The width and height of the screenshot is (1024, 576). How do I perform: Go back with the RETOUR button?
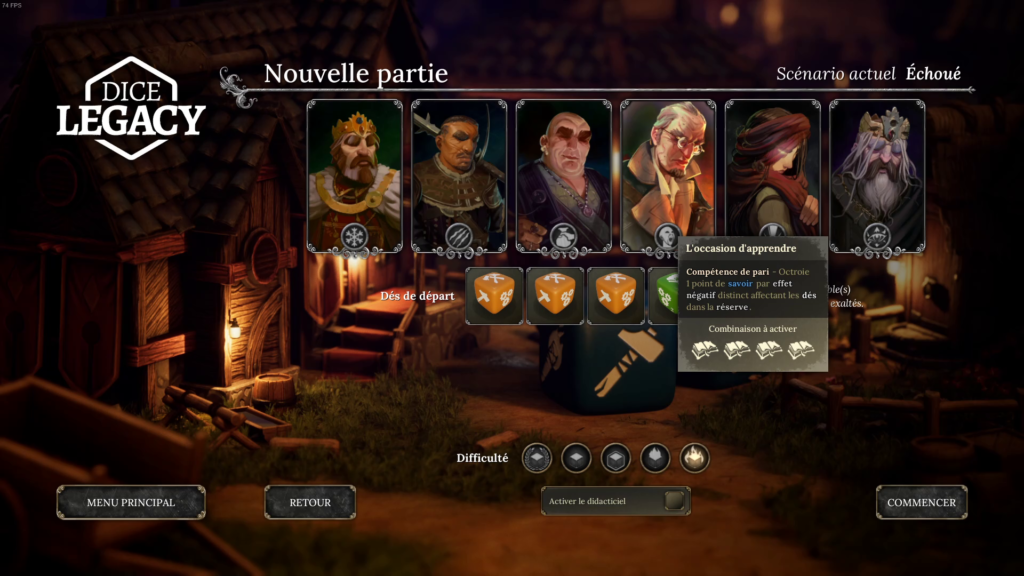pyautogui.click(x=310, y=502)
